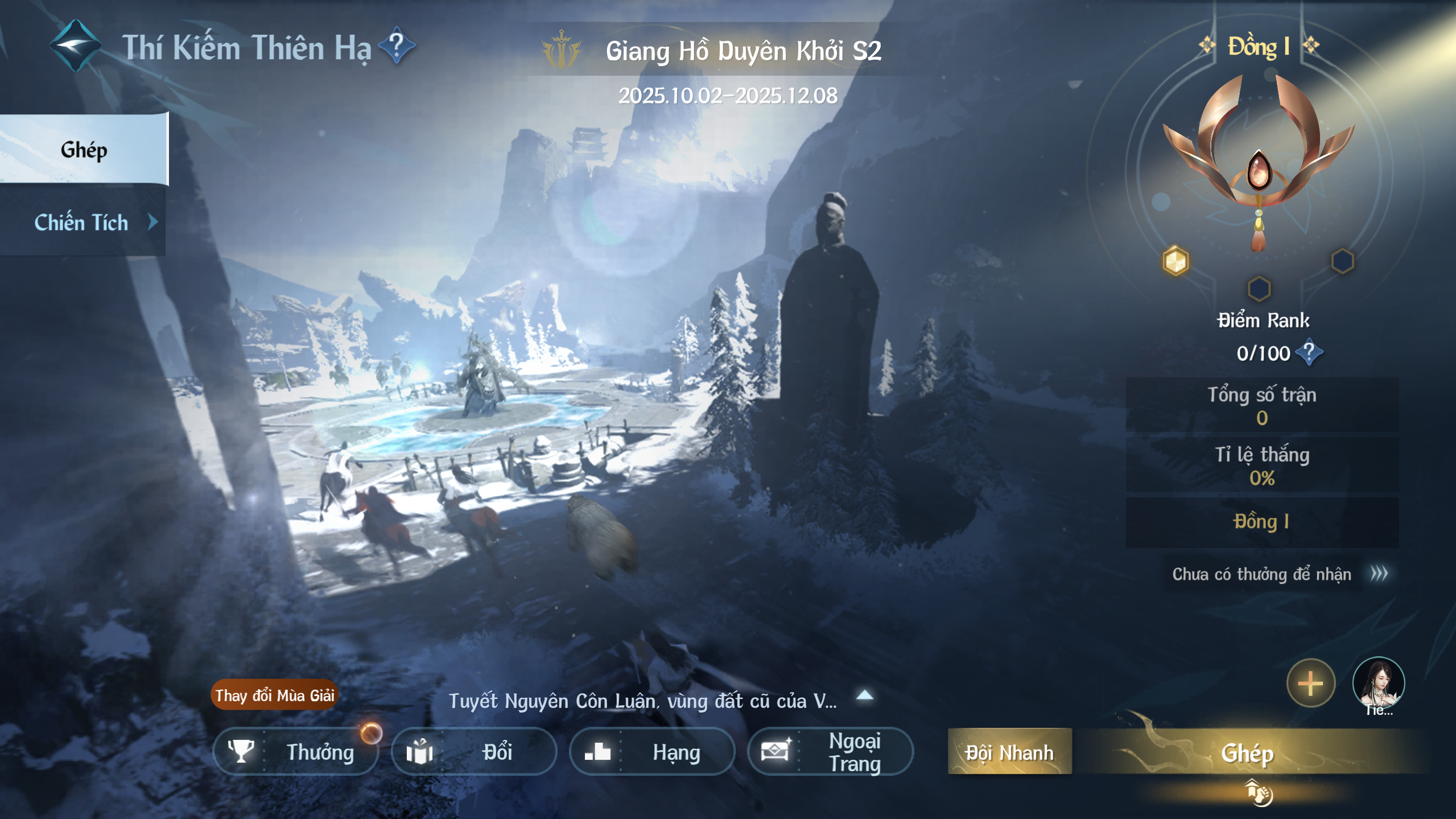Show the Hạng rankings
The height and width of the screenshot is (819, 1456).
(651, 752)
